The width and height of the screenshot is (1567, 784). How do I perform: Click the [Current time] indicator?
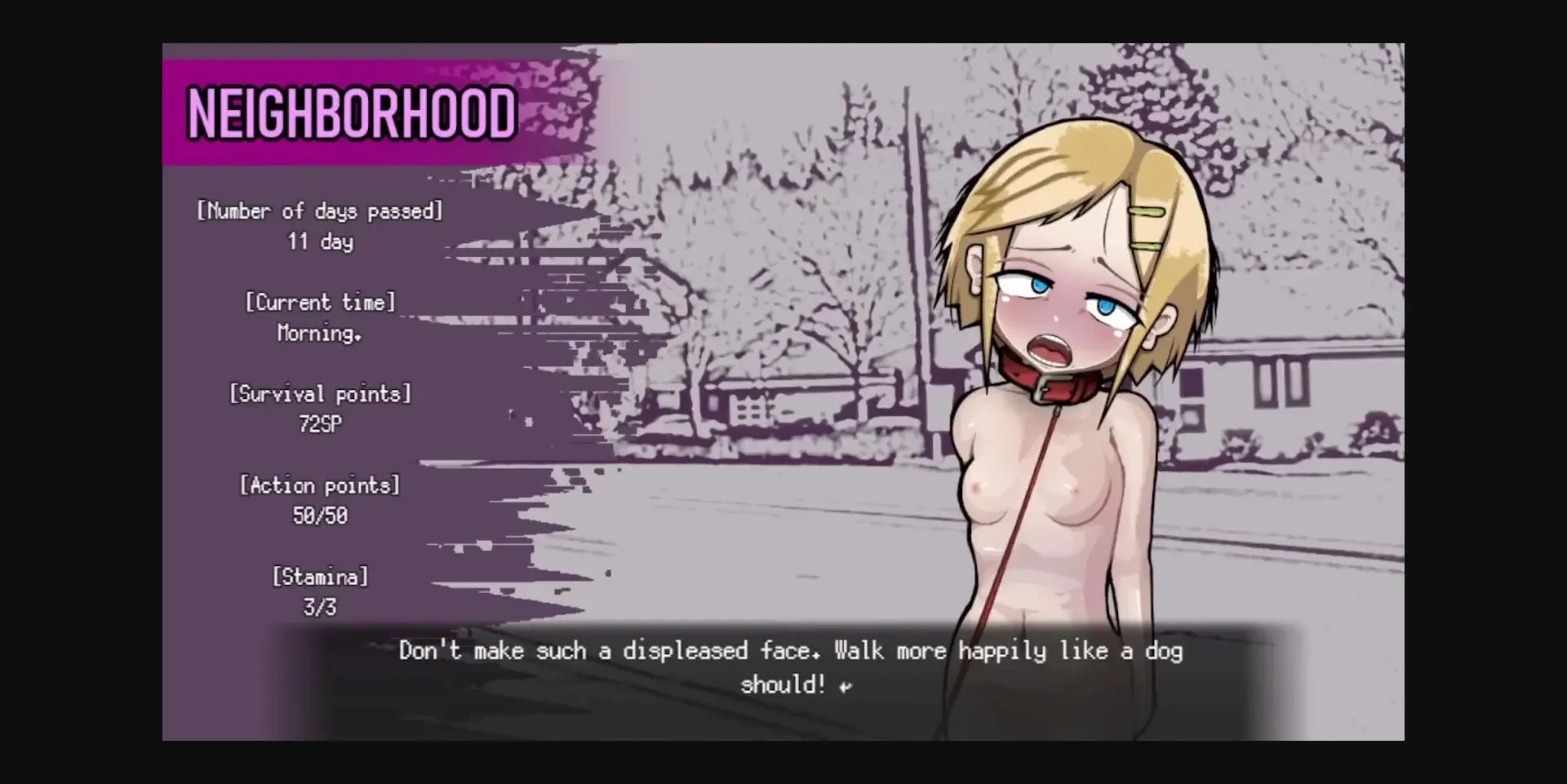(320, 302)
